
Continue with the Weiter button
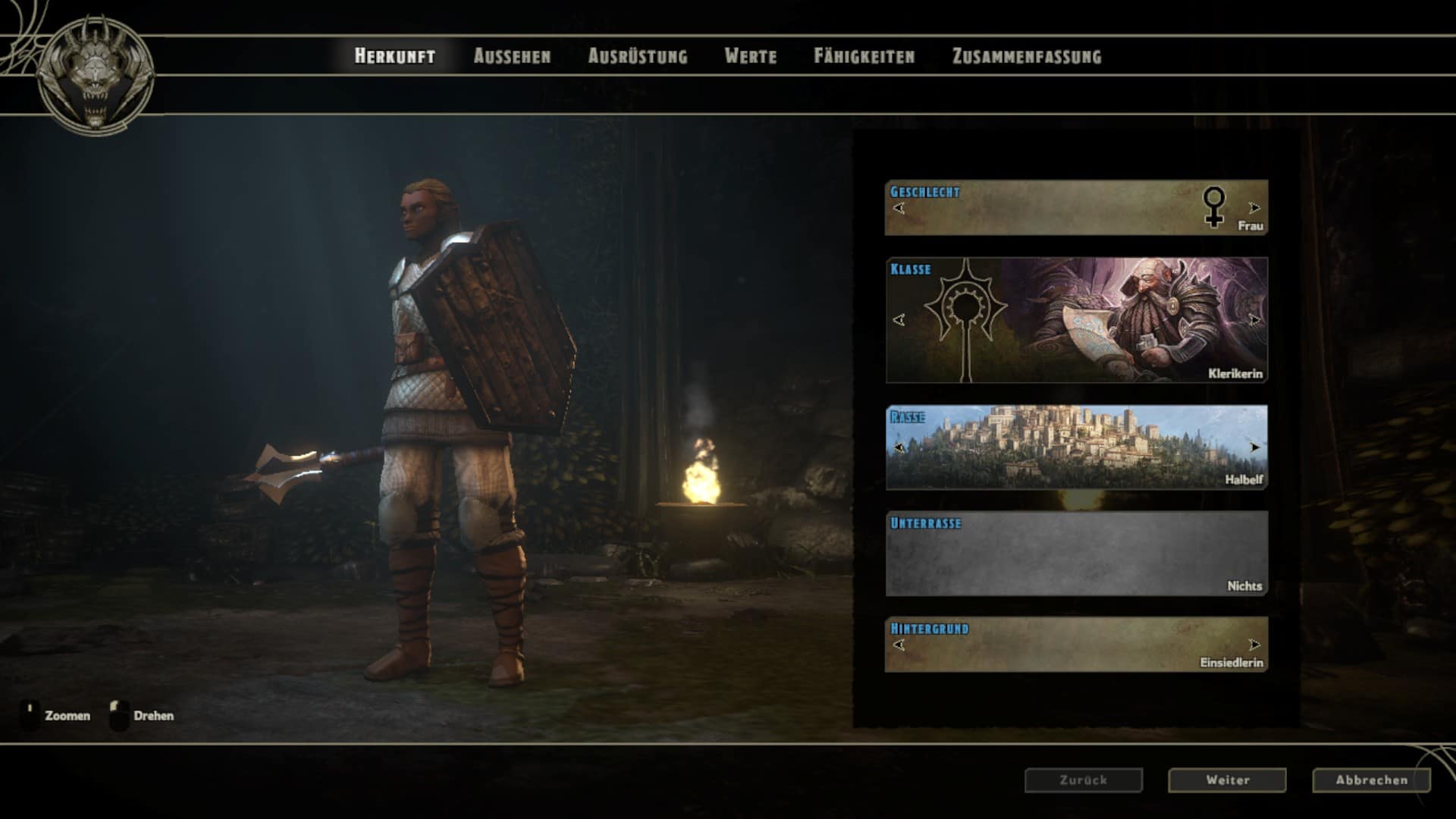(1227, 780)
